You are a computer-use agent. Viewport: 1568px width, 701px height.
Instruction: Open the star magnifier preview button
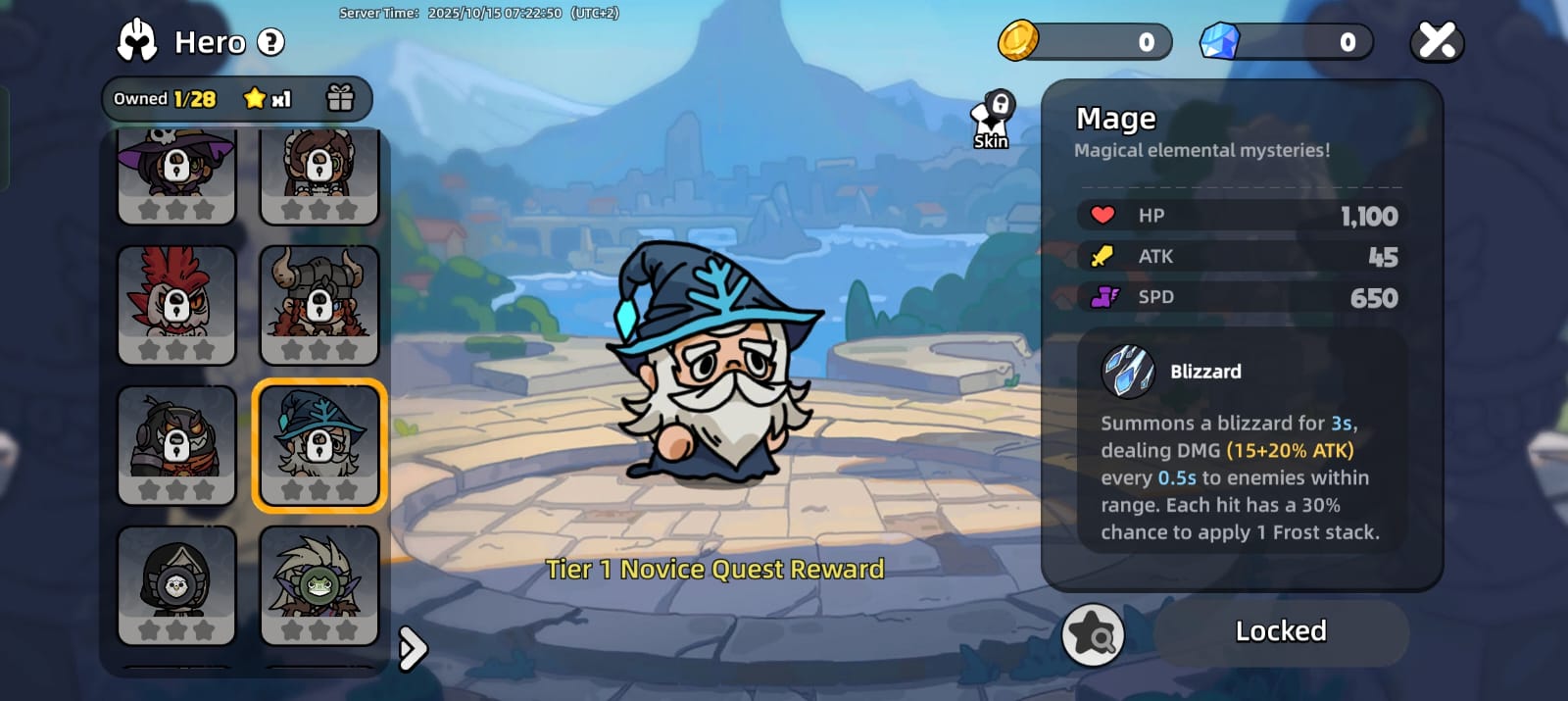[1093, 634]
